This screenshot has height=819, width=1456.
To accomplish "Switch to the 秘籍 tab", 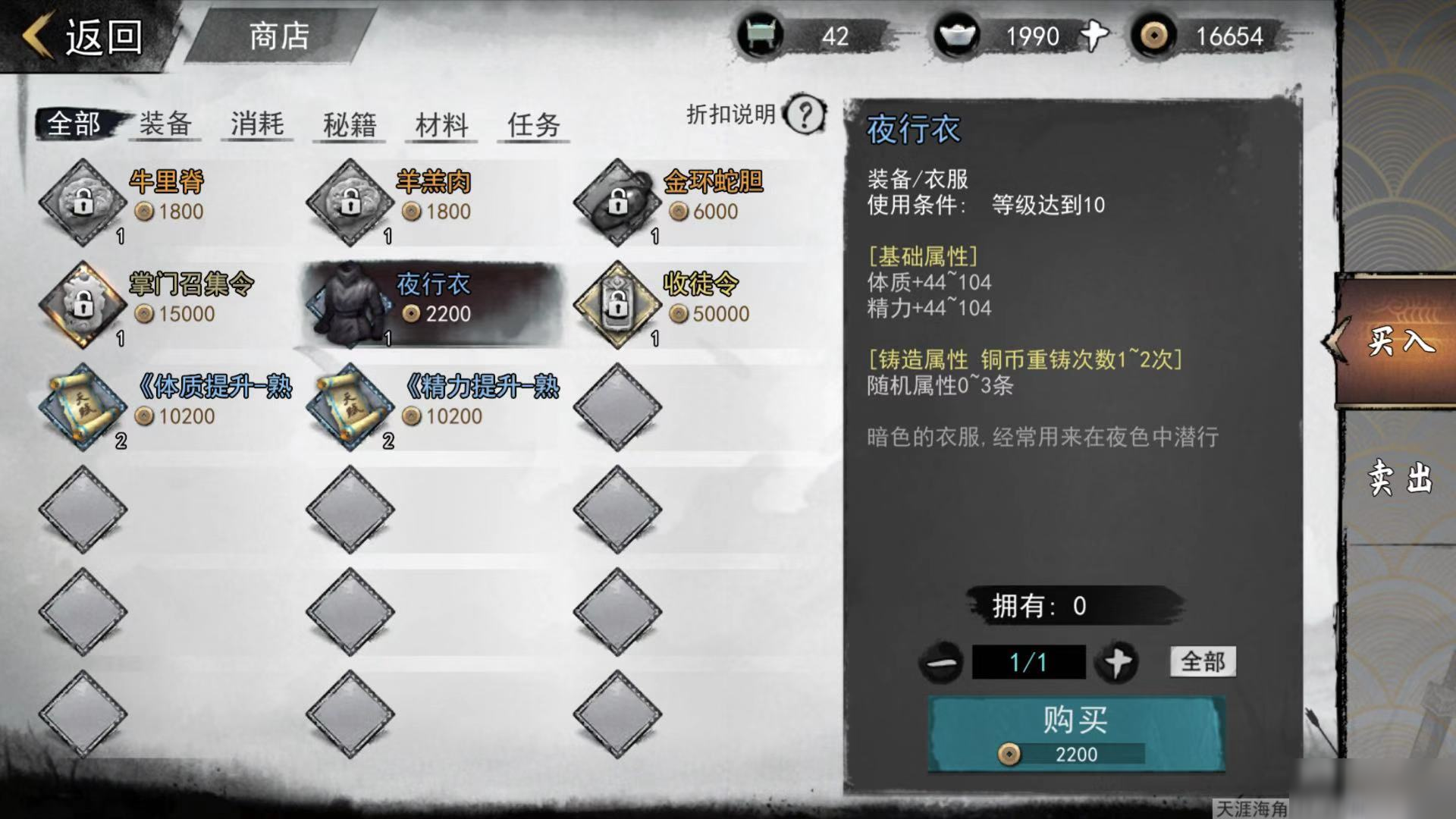I will coord(350,125).
